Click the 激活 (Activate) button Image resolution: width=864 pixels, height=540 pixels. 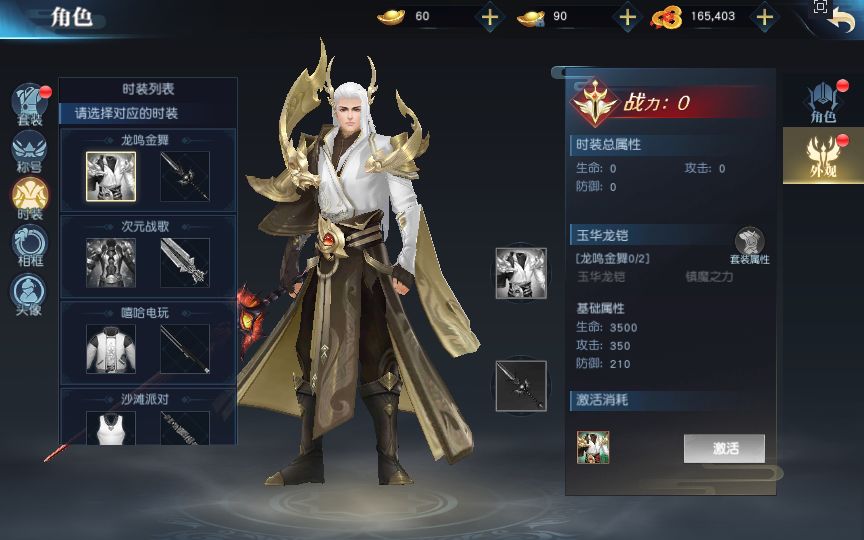(724, 448)
